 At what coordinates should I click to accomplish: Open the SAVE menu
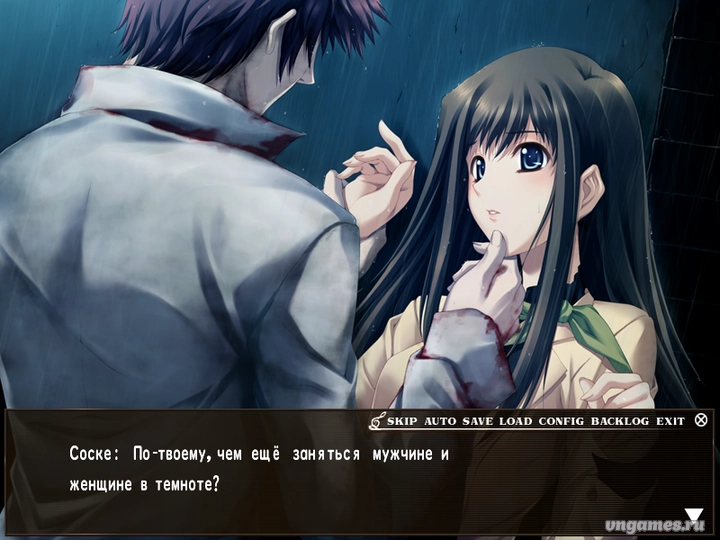[478, 421]
